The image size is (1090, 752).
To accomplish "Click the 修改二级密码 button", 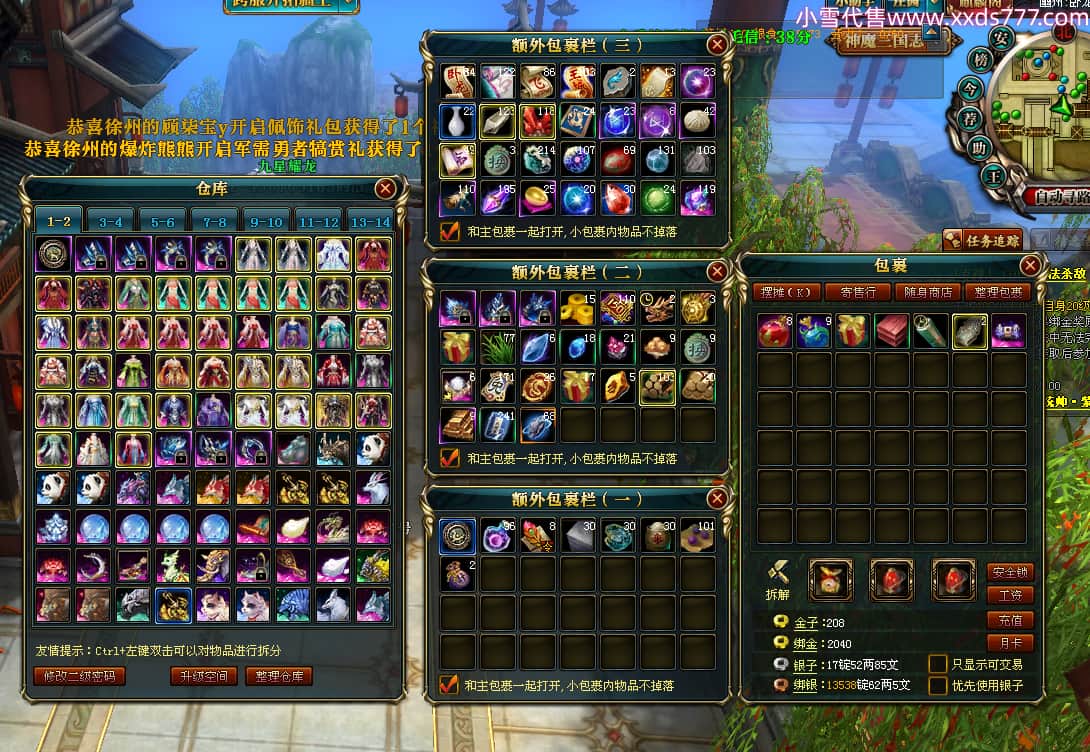I will (80, 676).
